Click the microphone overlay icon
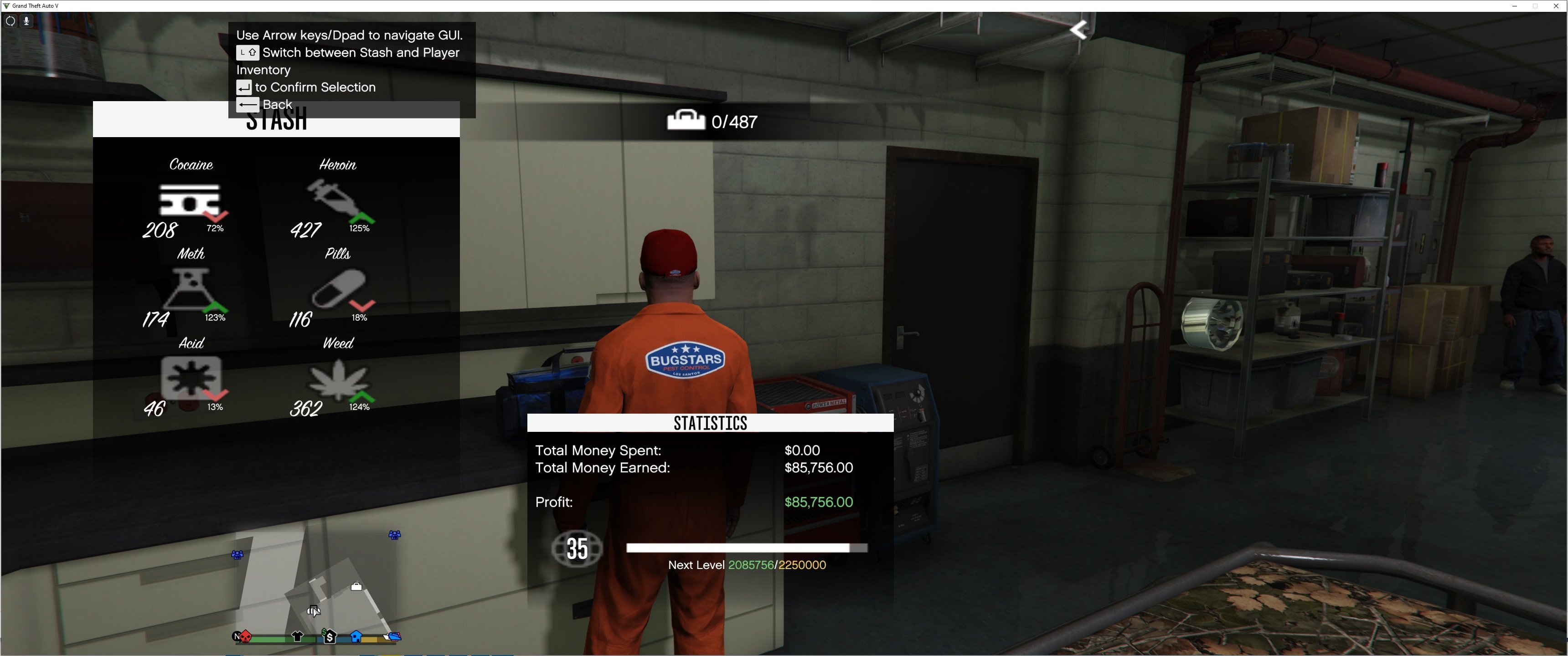 point(26,20)
